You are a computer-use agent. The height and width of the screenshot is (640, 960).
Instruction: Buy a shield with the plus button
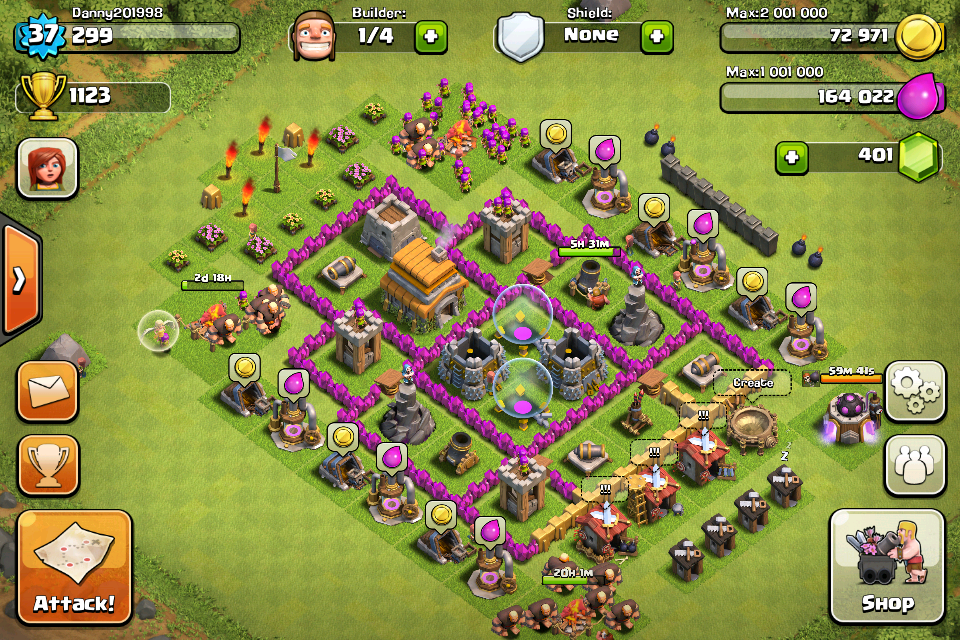[657, 37]
